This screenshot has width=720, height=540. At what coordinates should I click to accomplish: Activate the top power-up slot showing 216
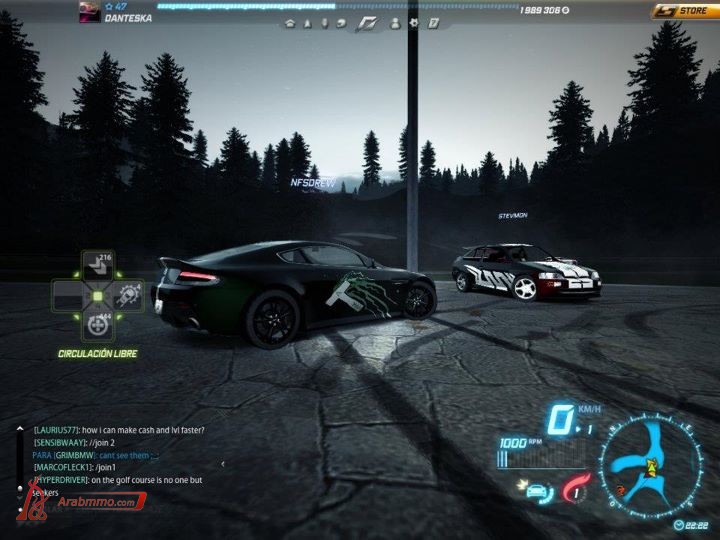click(97, 265)
